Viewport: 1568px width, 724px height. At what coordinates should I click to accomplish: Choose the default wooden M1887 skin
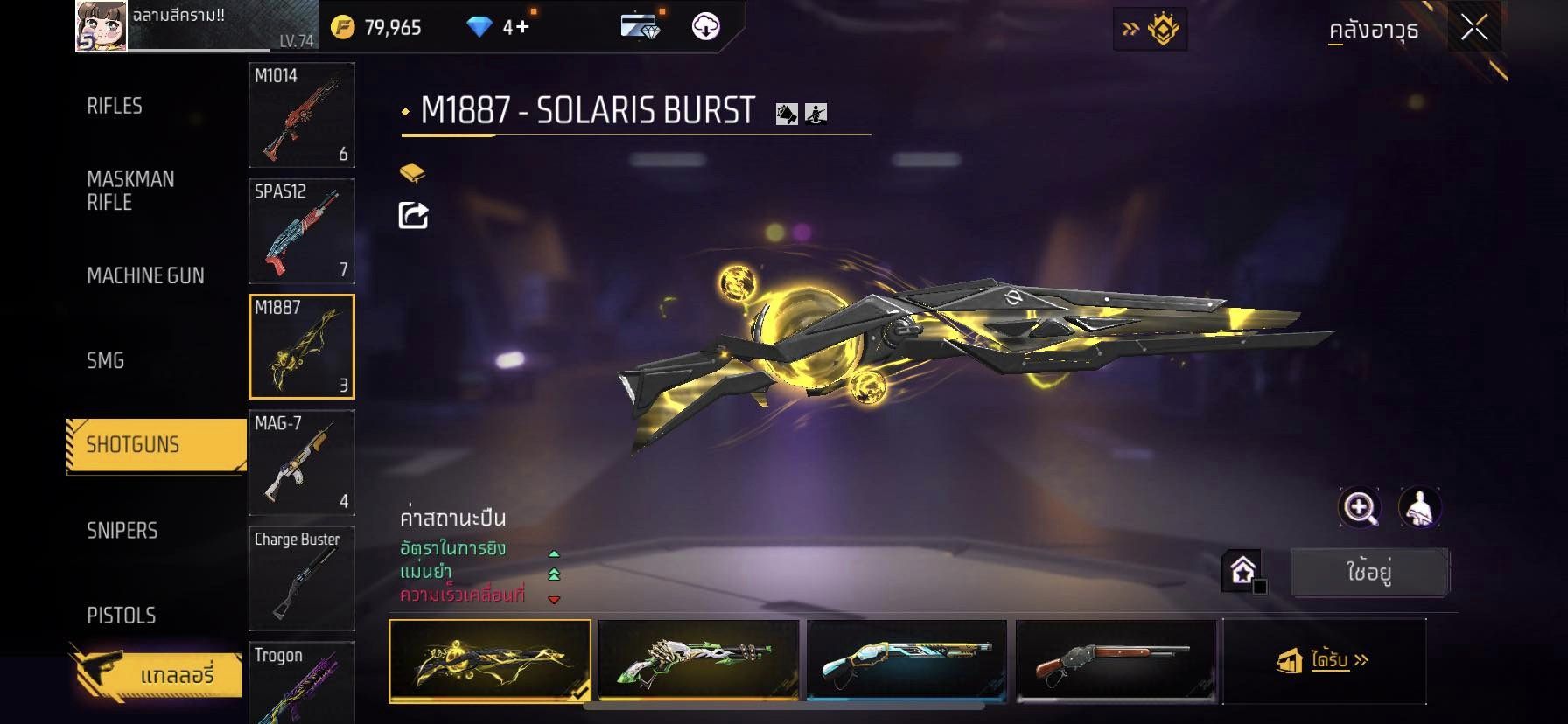click(x=1115, y=660)
